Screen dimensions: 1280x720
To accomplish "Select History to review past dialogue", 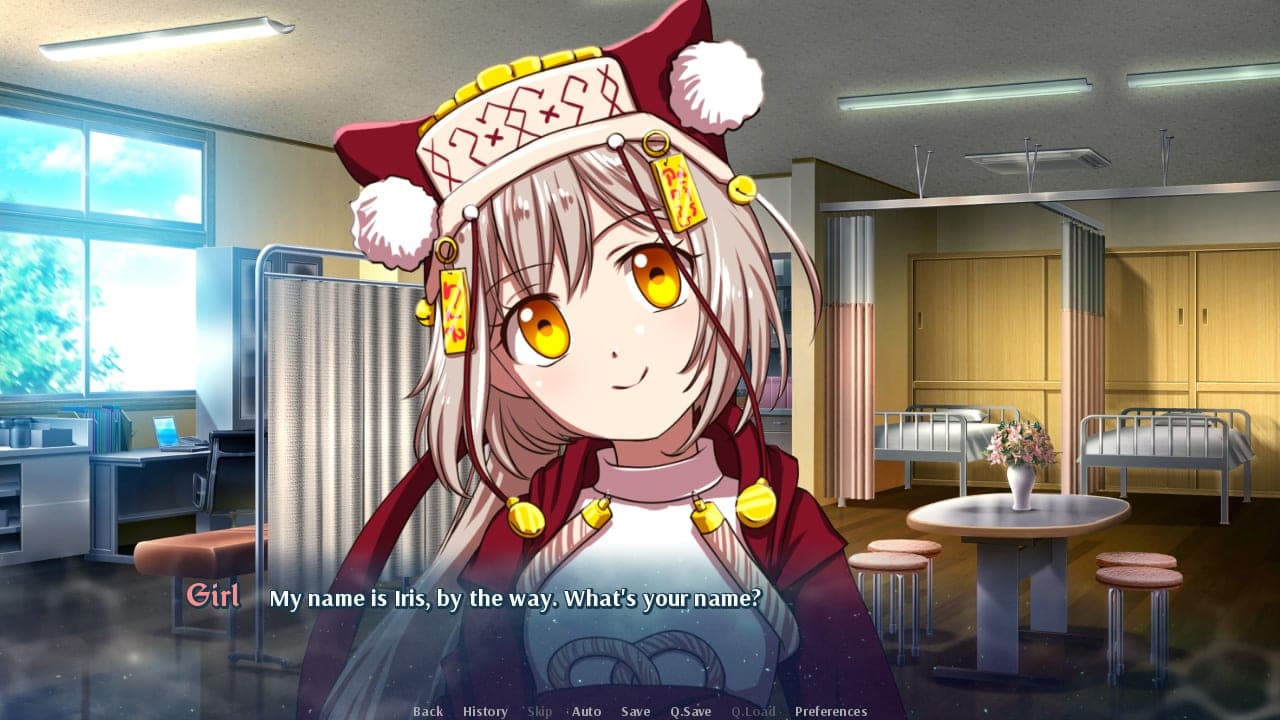I will coord(484,711).
